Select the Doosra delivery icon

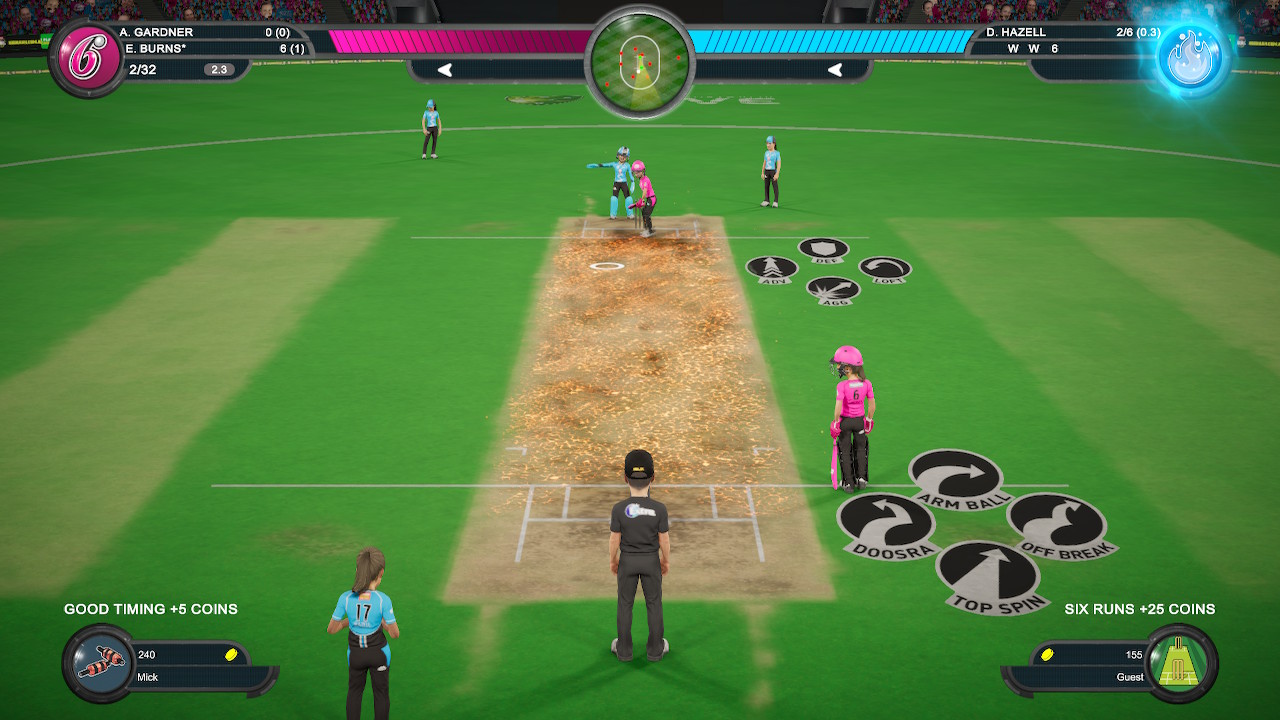tap(887, 521)
